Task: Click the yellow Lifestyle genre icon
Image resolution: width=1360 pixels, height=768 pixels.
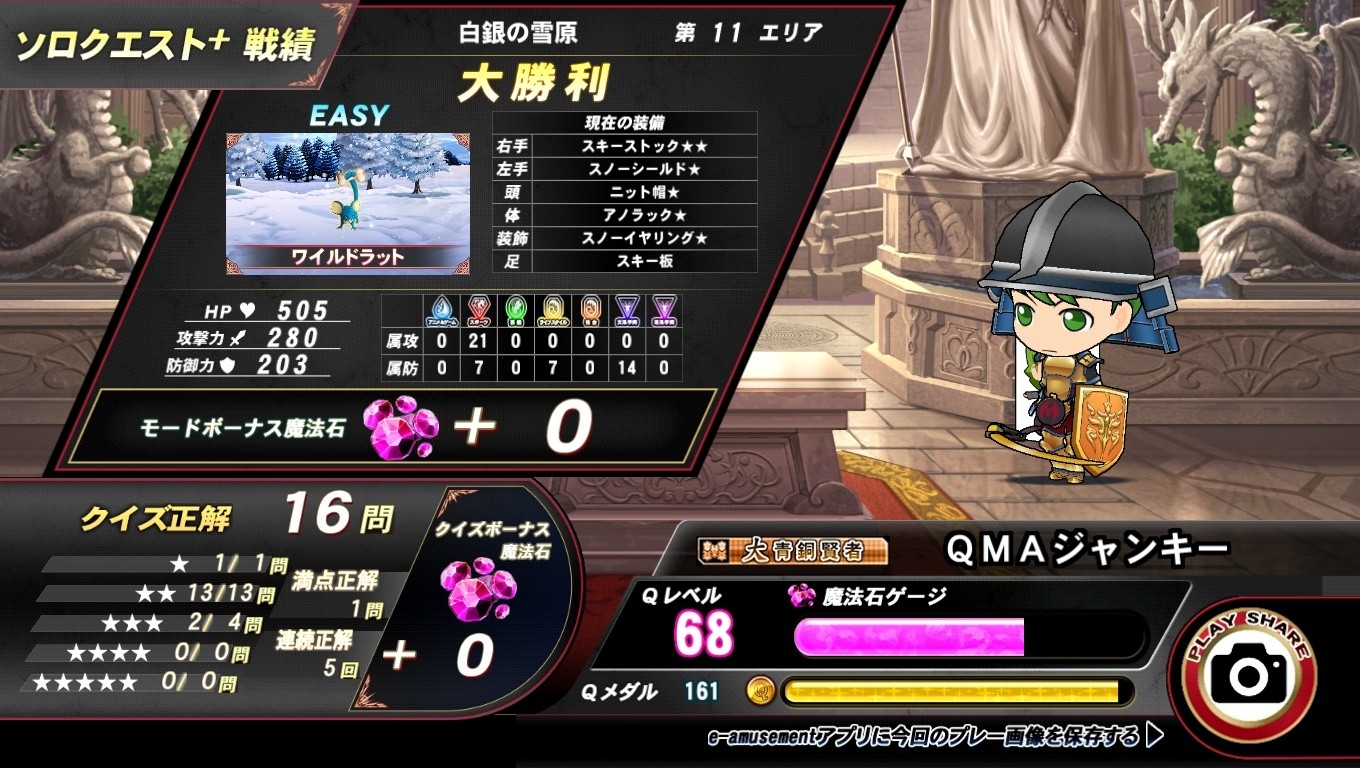Action: 553,308
